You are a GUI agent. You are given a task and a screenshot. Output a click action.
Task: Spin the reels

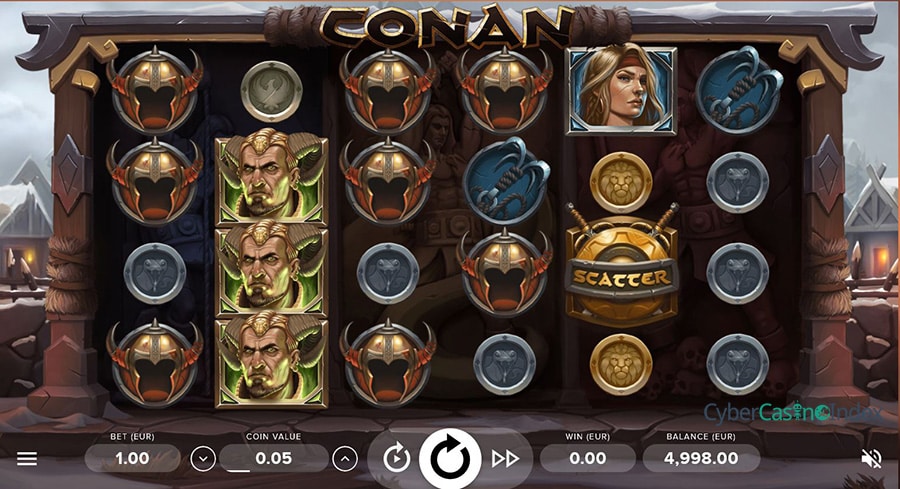click(450, 458)
